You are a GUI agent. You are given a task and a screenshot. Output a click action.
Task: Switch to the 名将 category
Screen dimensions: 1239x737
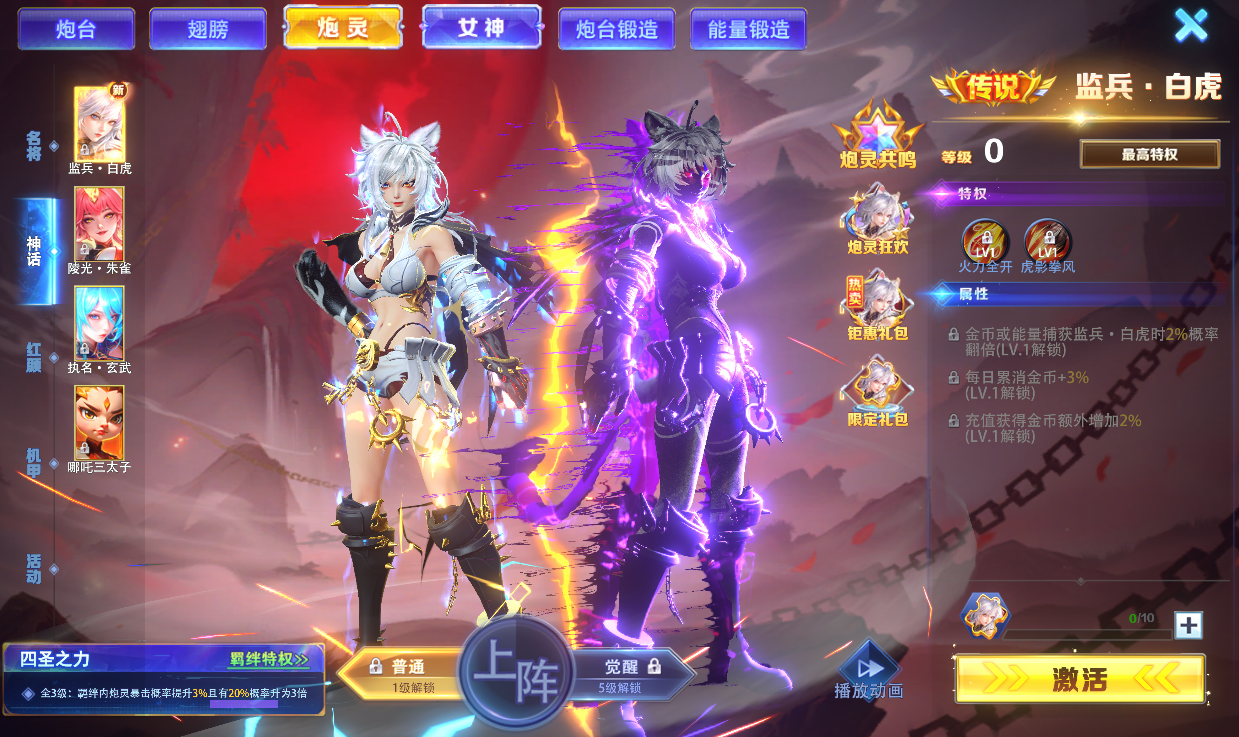pos(35,145)
